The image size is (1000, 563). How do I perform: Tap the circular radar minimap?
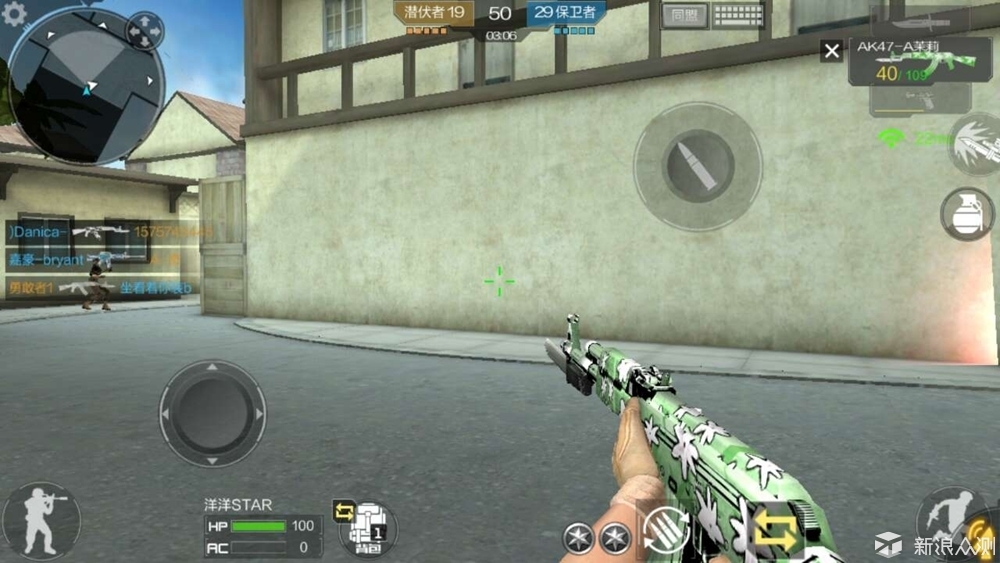[86, 87]
